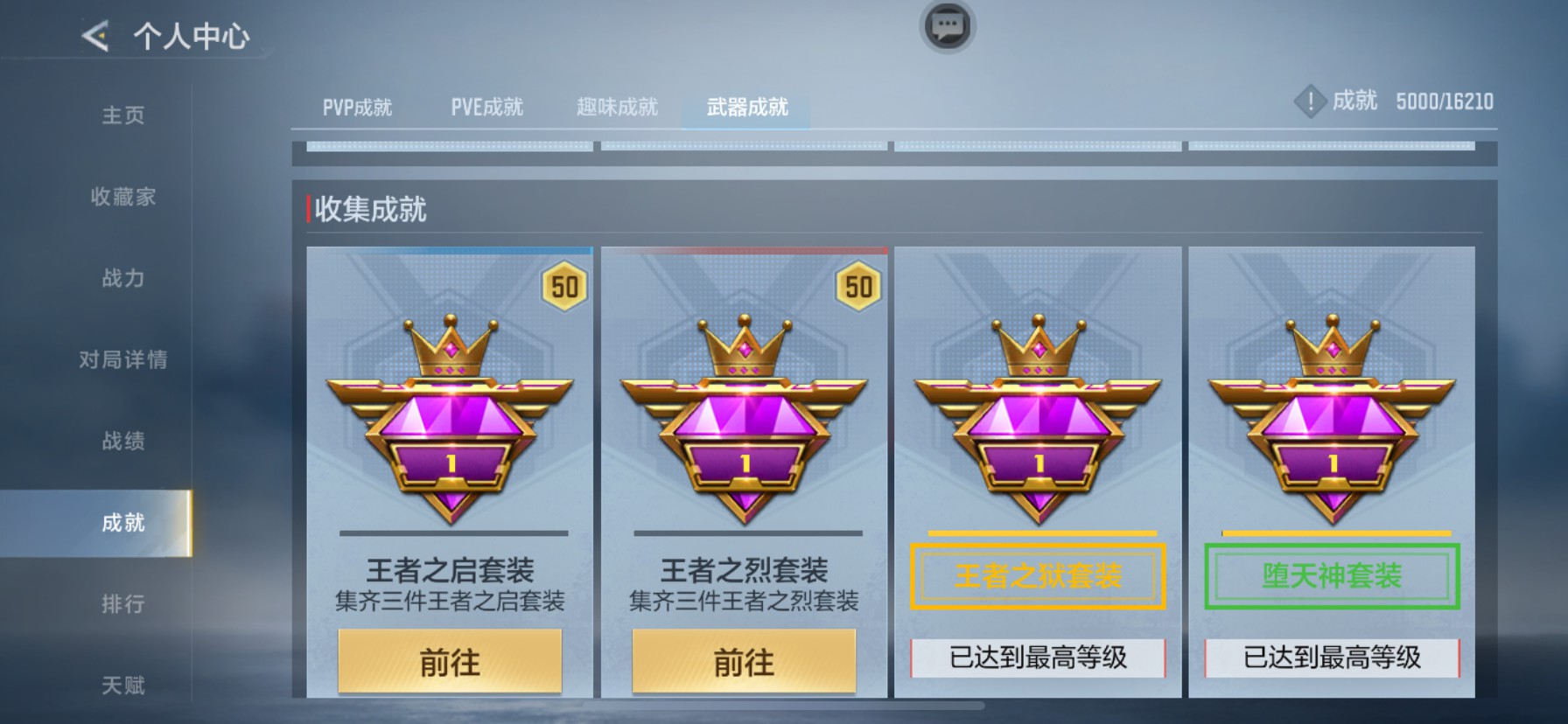Click the 50-point medal on 王者之烈套装 card
1568x724 pixels.
(857, 287)
